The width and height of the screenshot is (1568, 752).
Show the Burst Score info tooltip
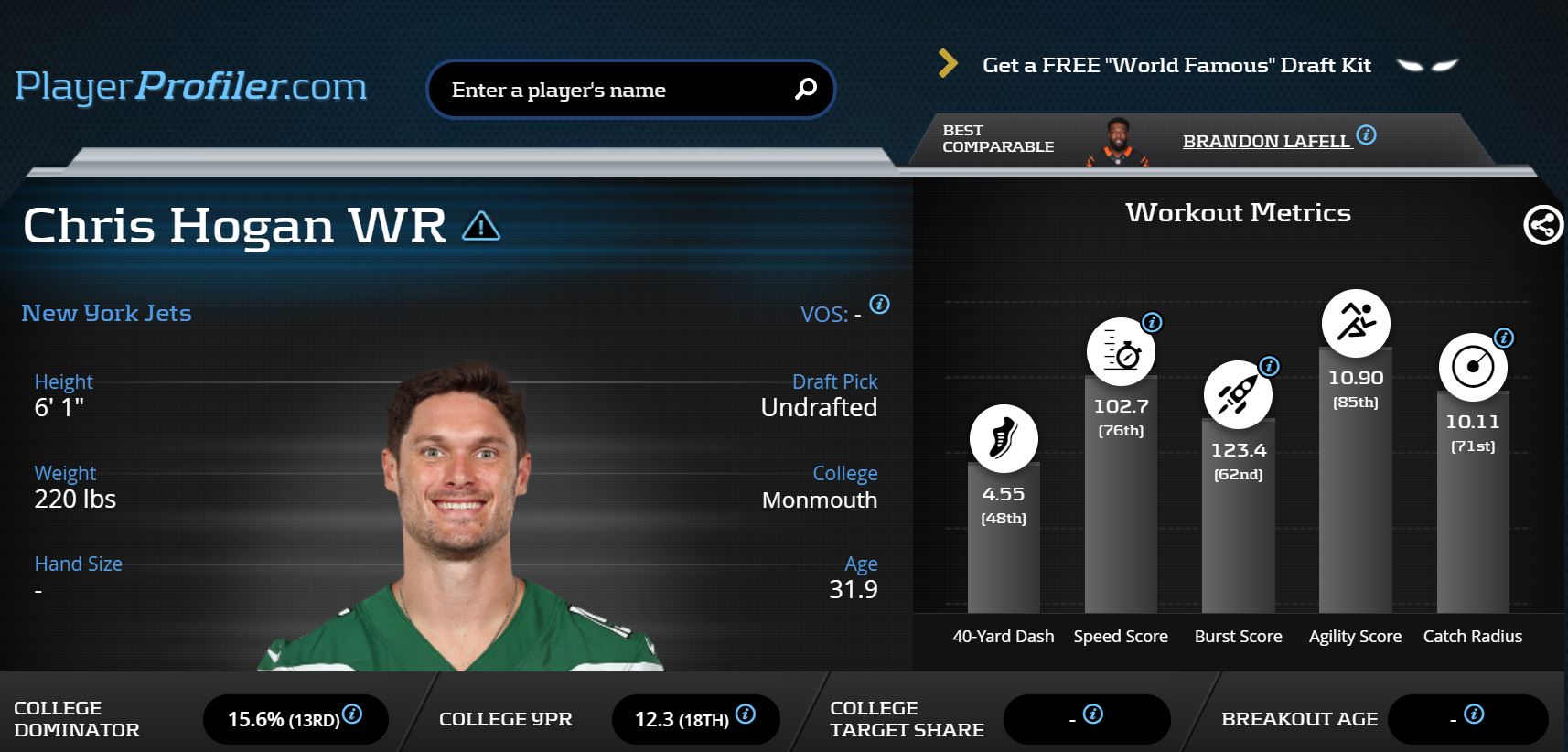(1269, 366)
